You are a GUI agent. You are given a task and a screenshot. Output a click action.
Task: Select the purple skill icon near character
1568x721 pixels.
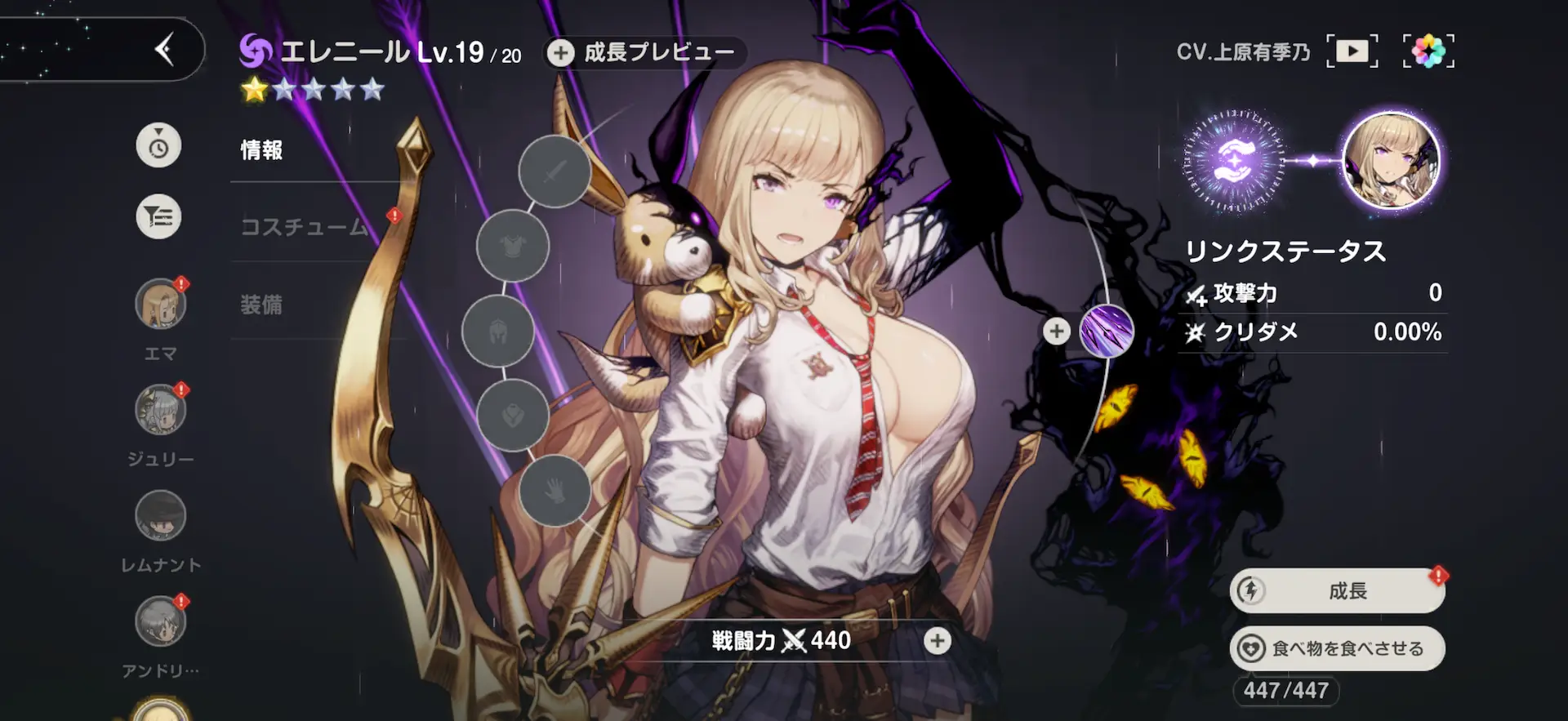click(1107, 330)
